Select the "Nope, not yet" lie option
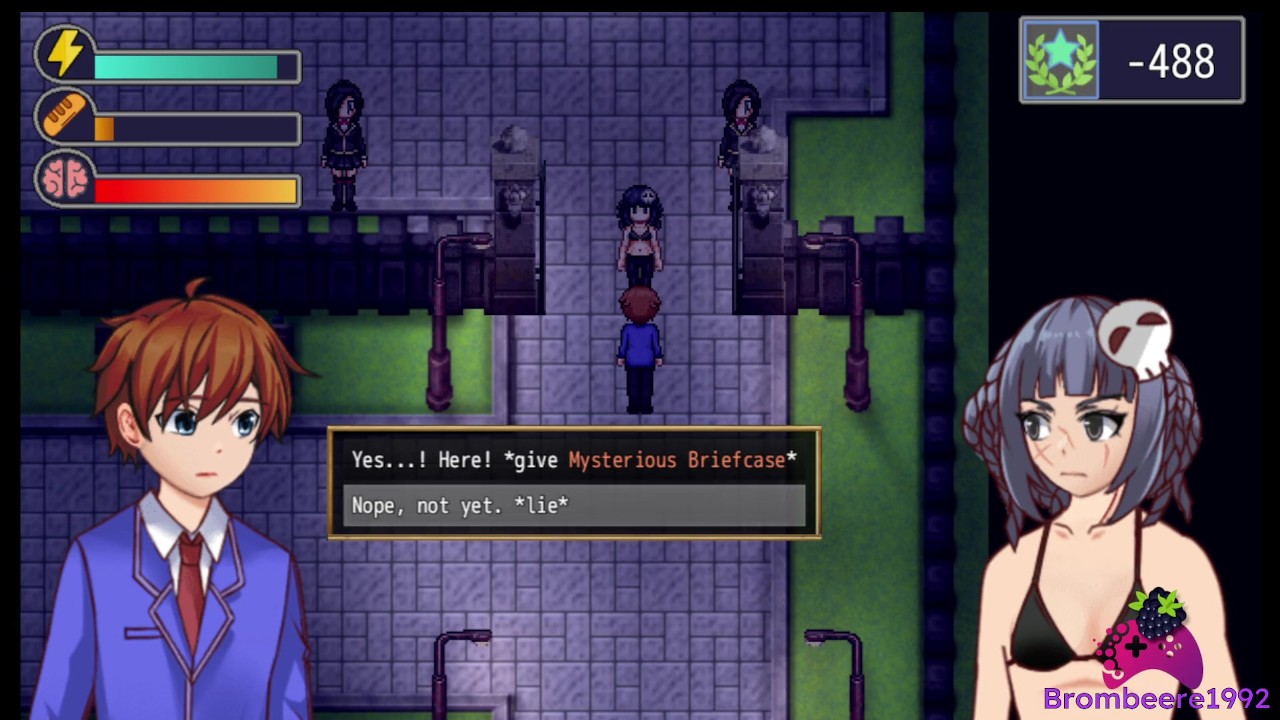This screenshot has width=1280, height=720. coord(574,506)
